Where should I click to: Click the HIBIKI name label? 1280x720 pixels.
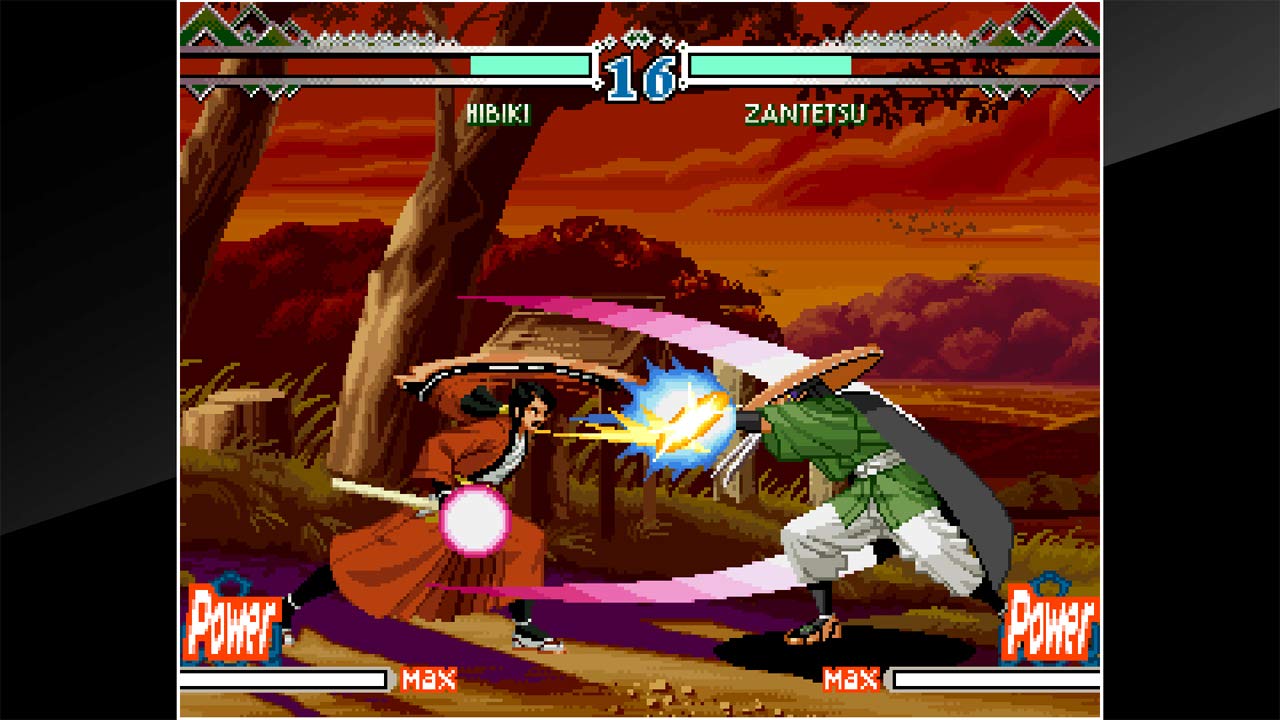tap(496, 113)
